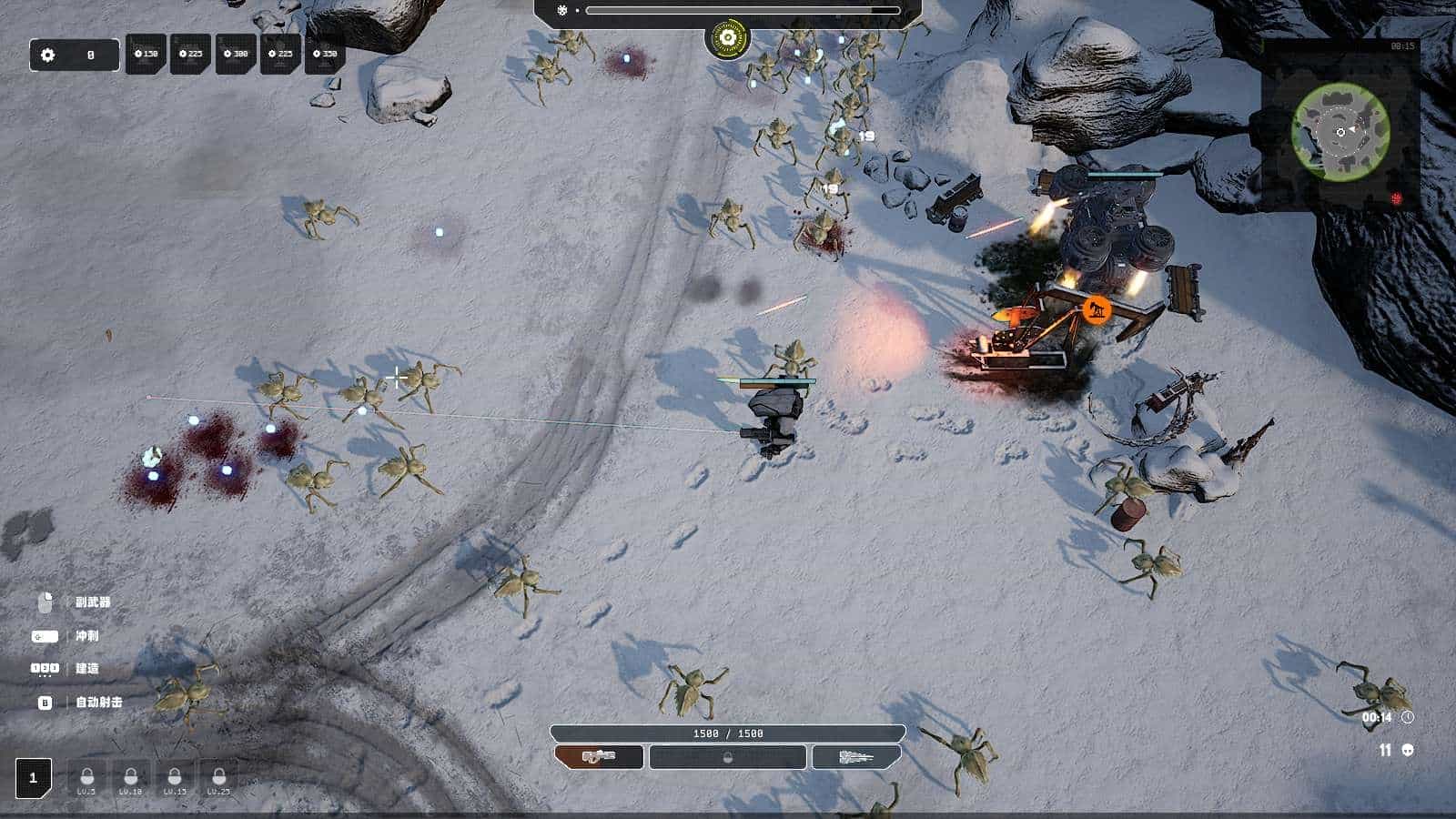Click the locked middle weapon slot
The image size is (1456, 819).
point(727,756)
